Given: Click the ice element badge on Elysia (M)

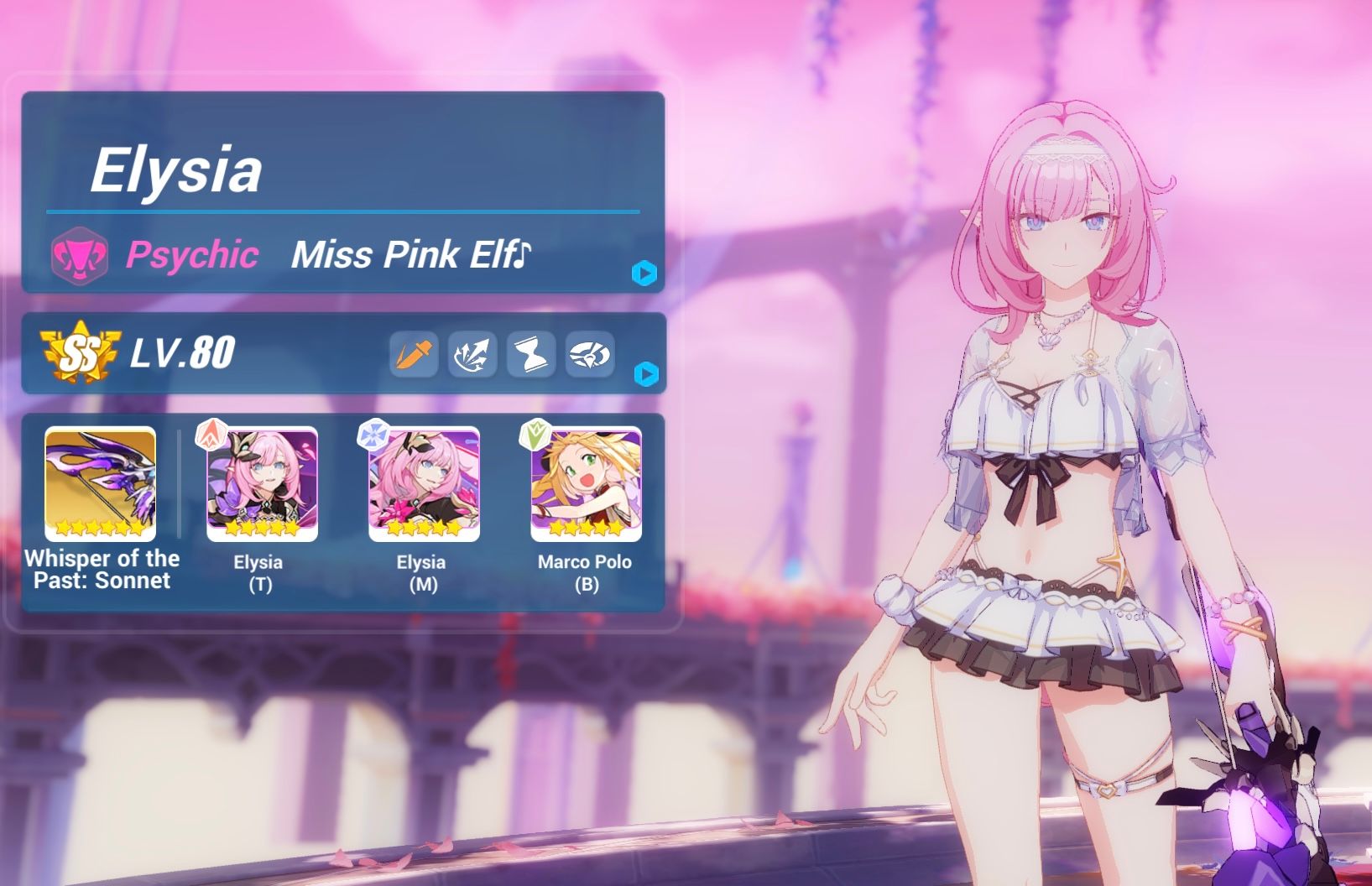Looking at the screenshot, I should pos(376,436).
